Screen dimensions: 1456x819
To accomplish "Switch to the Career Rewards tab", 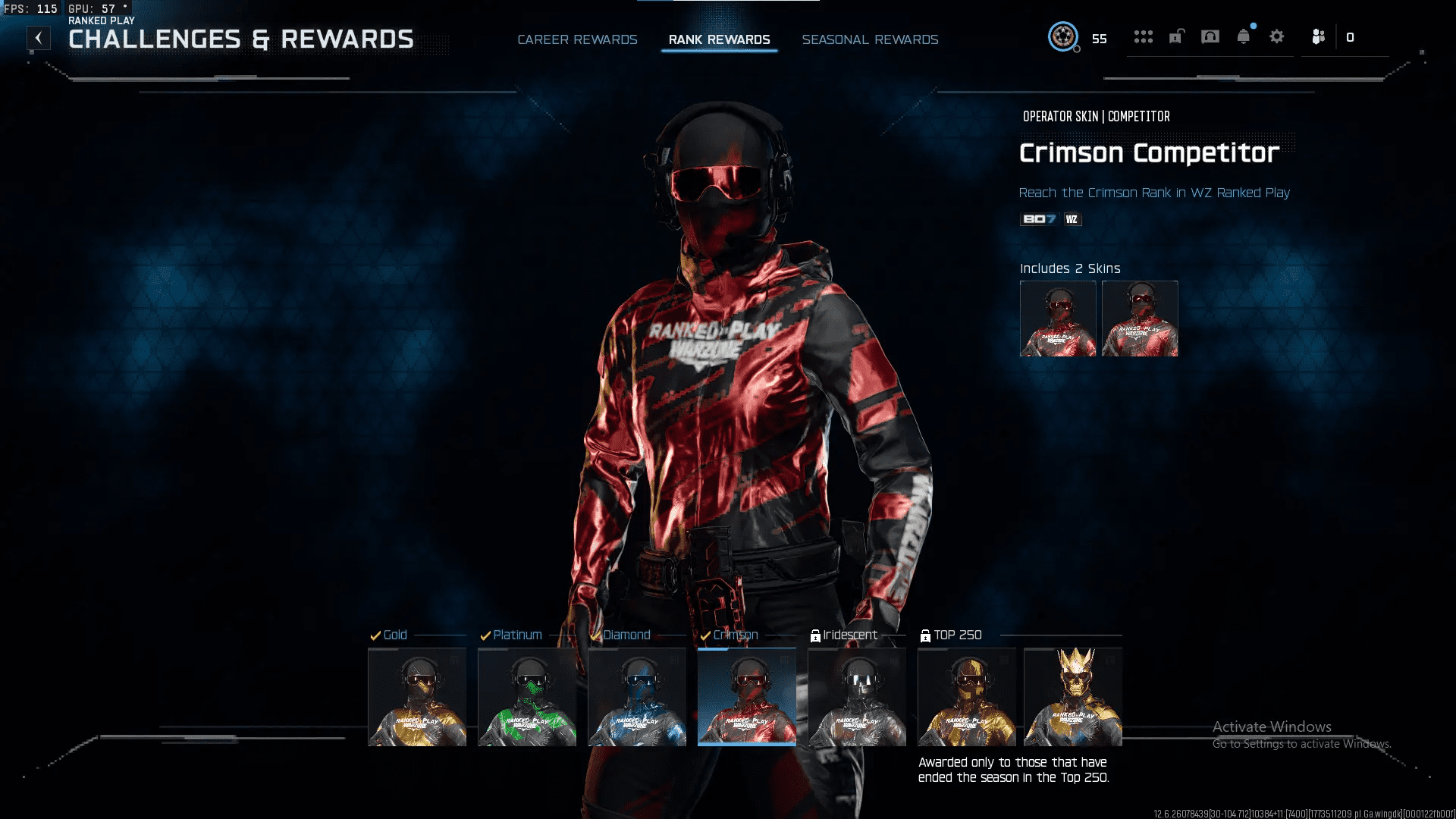I will 577,39.
